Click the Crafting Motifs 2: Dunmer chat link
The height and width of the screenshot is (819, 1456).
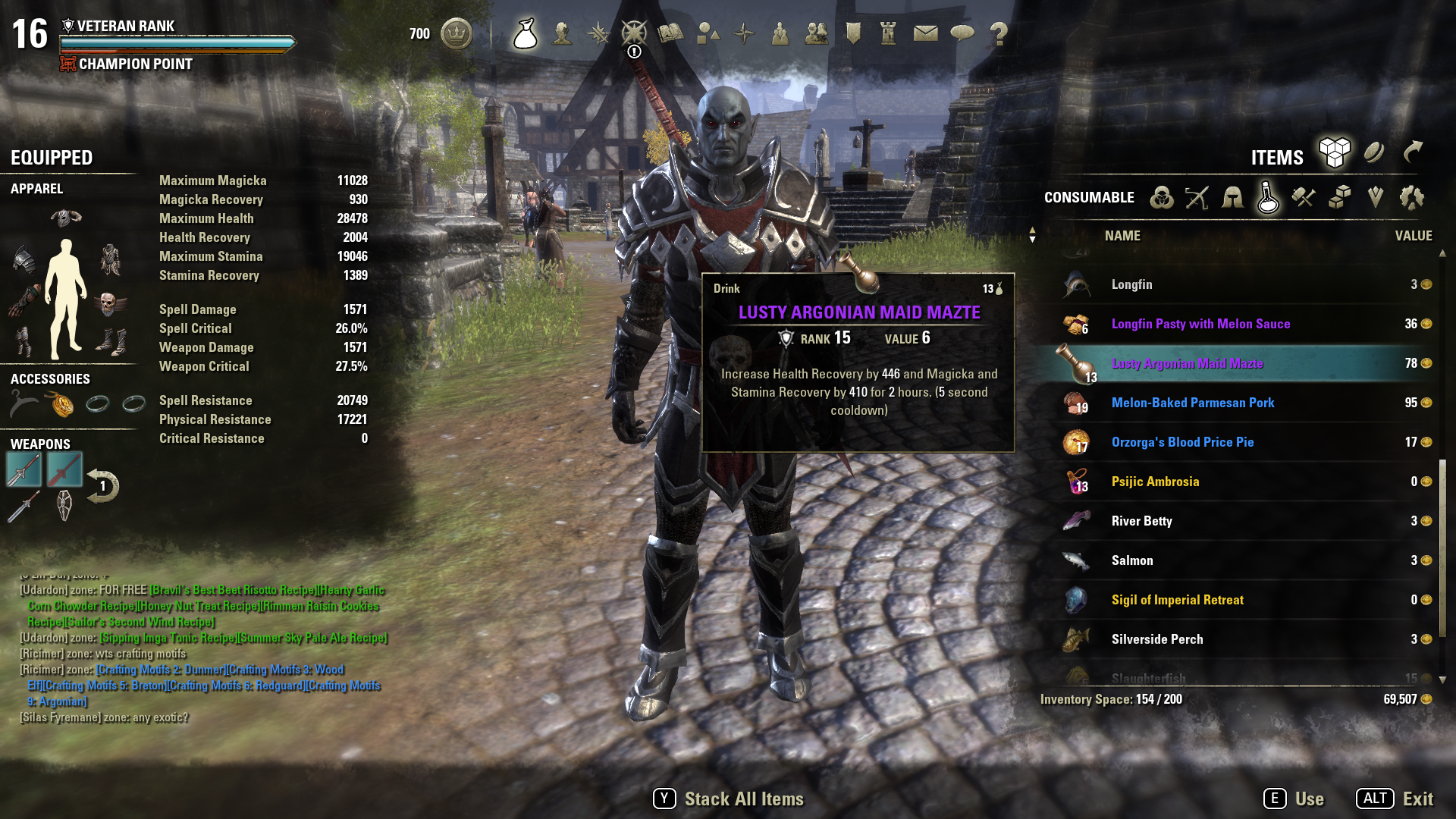tap(160, 670)
